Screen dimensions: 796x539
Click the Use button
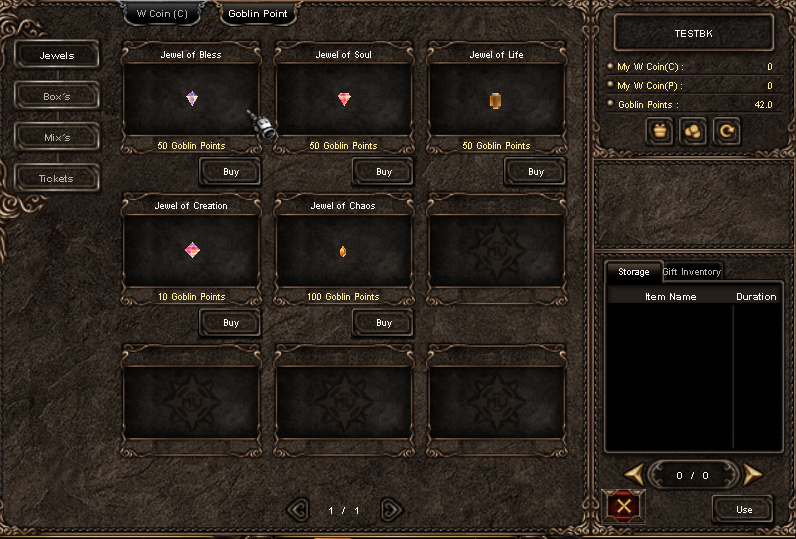[x=743, y=509]
